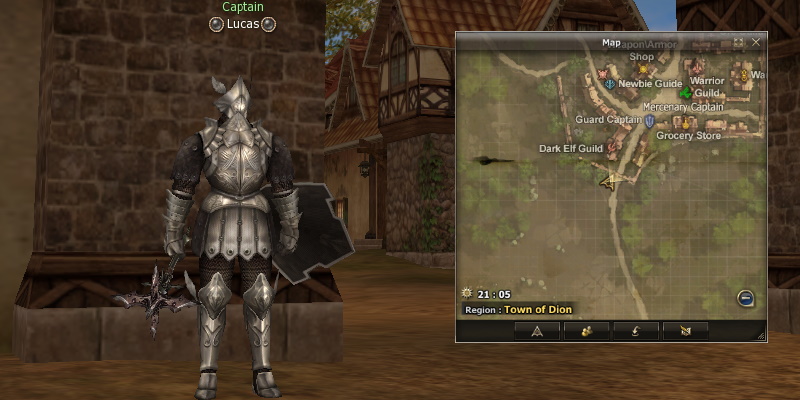Click the Mercenary Captain label on the map
The image size is (800, 400).
pos(682,107)
